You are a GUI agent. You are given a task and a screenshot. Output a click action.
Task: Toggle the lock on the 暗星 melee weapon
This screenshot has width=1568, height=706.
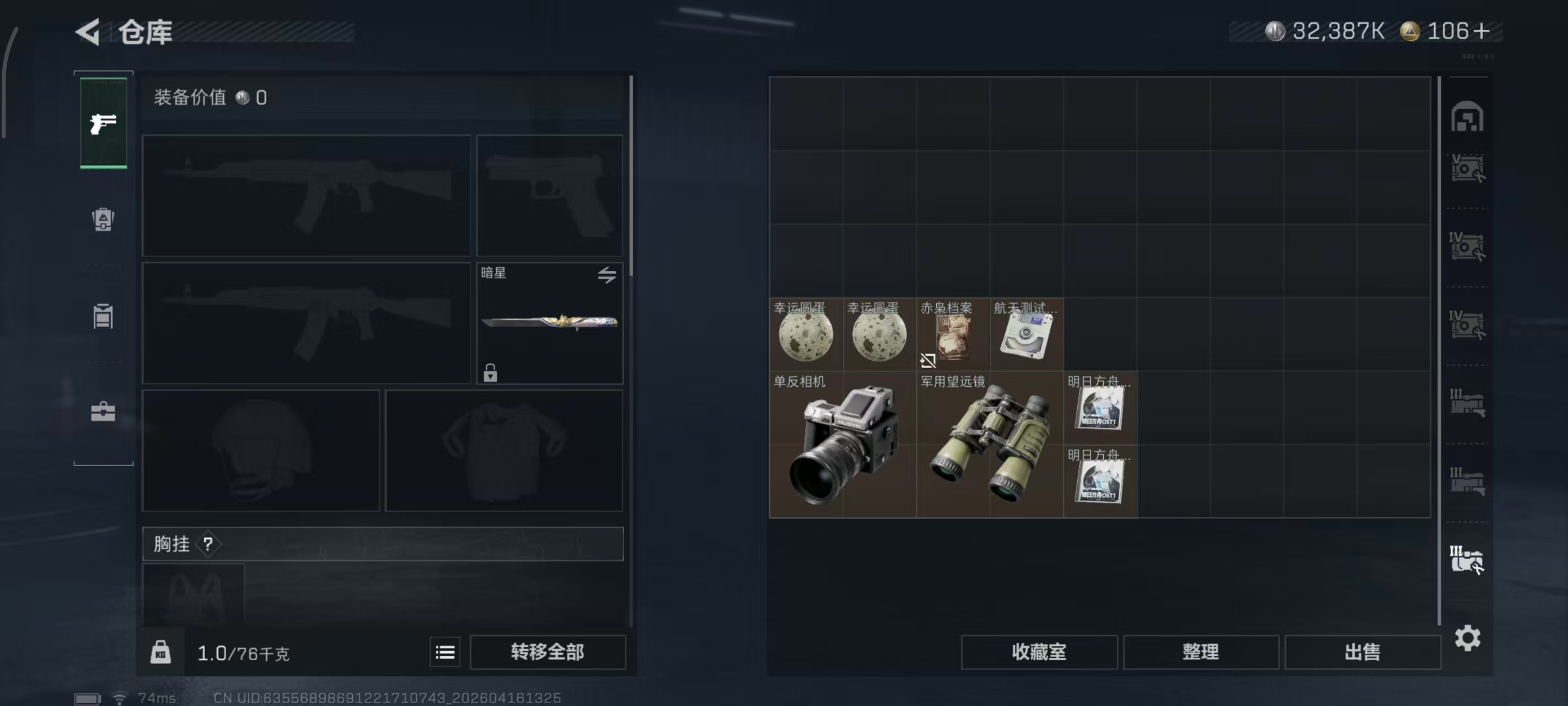click(491, 373)
